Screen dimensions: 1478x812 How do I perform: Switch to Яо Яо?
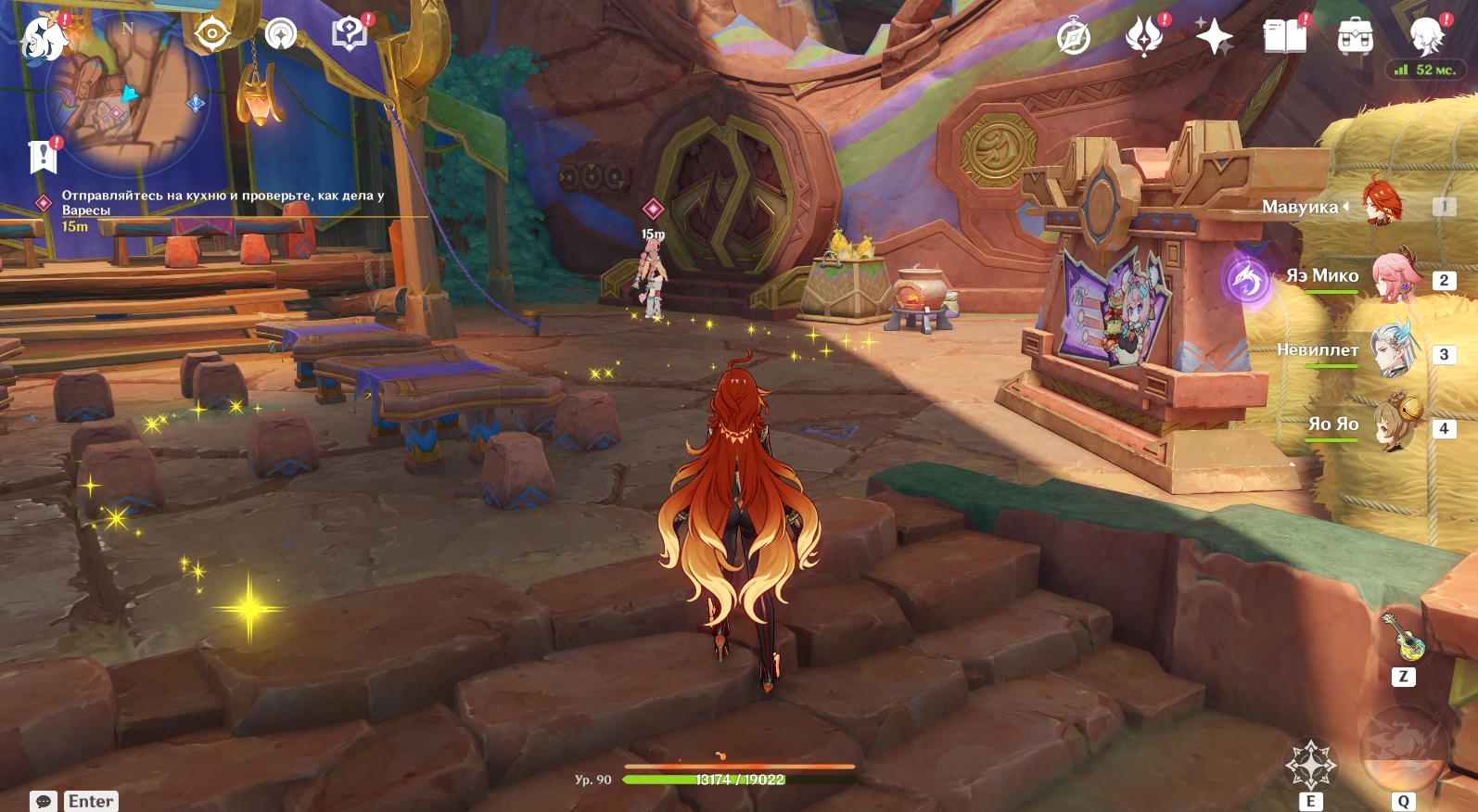coord(1394,425)
